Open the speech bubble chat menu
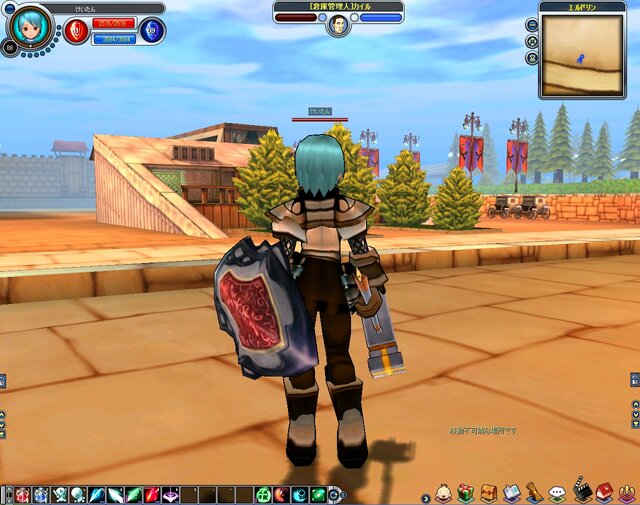The width and height of the screenshot is (640, 505). coord(558,493)
